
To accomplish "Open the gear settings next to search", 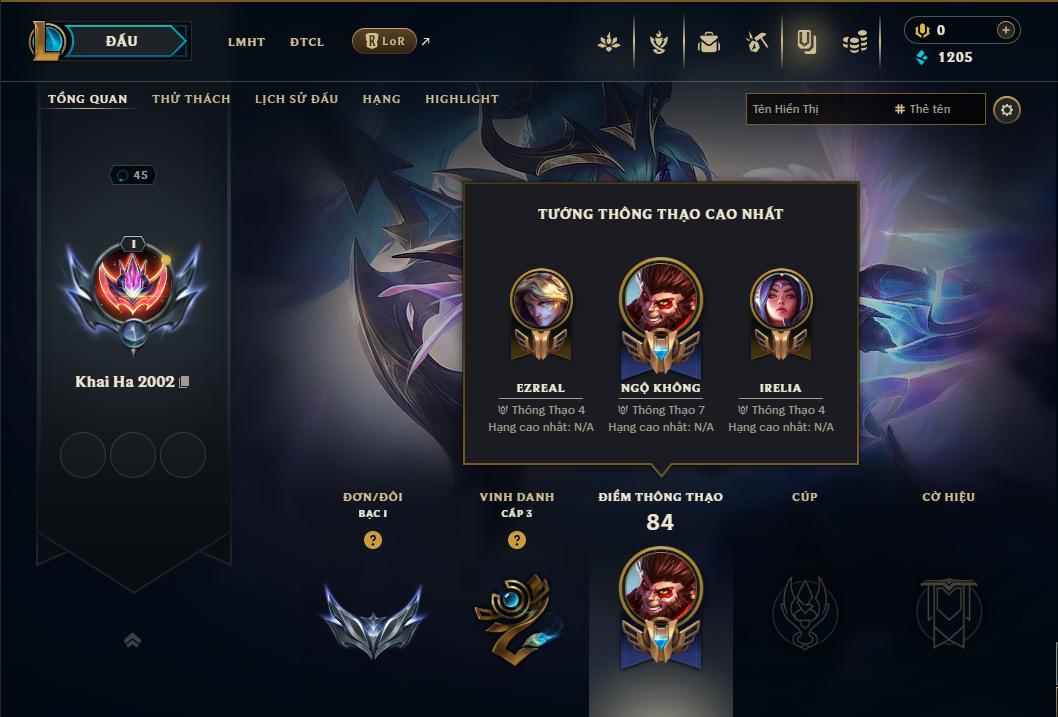I will [x=1007, y=109].
